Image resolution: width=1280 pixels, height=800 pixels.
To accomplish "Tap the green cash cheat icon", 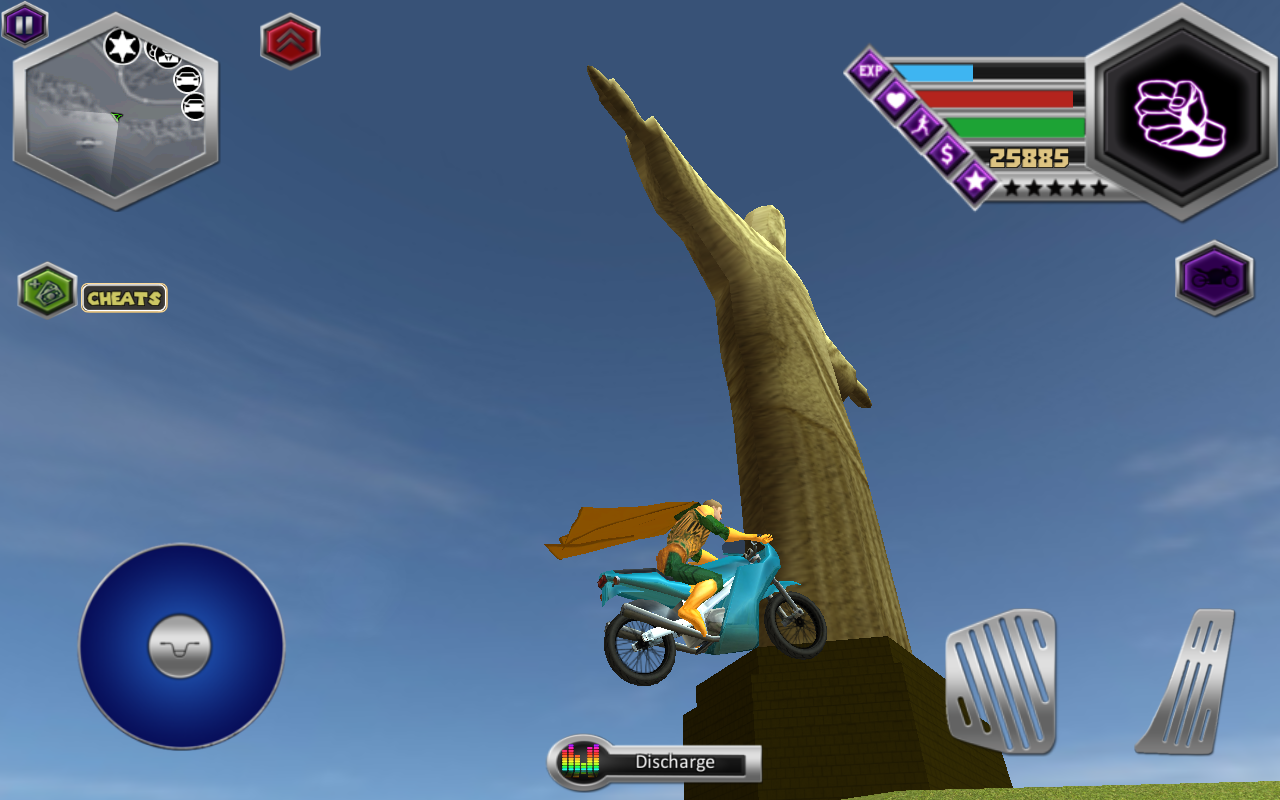I will pyautogui.click(x=45, y=293).
